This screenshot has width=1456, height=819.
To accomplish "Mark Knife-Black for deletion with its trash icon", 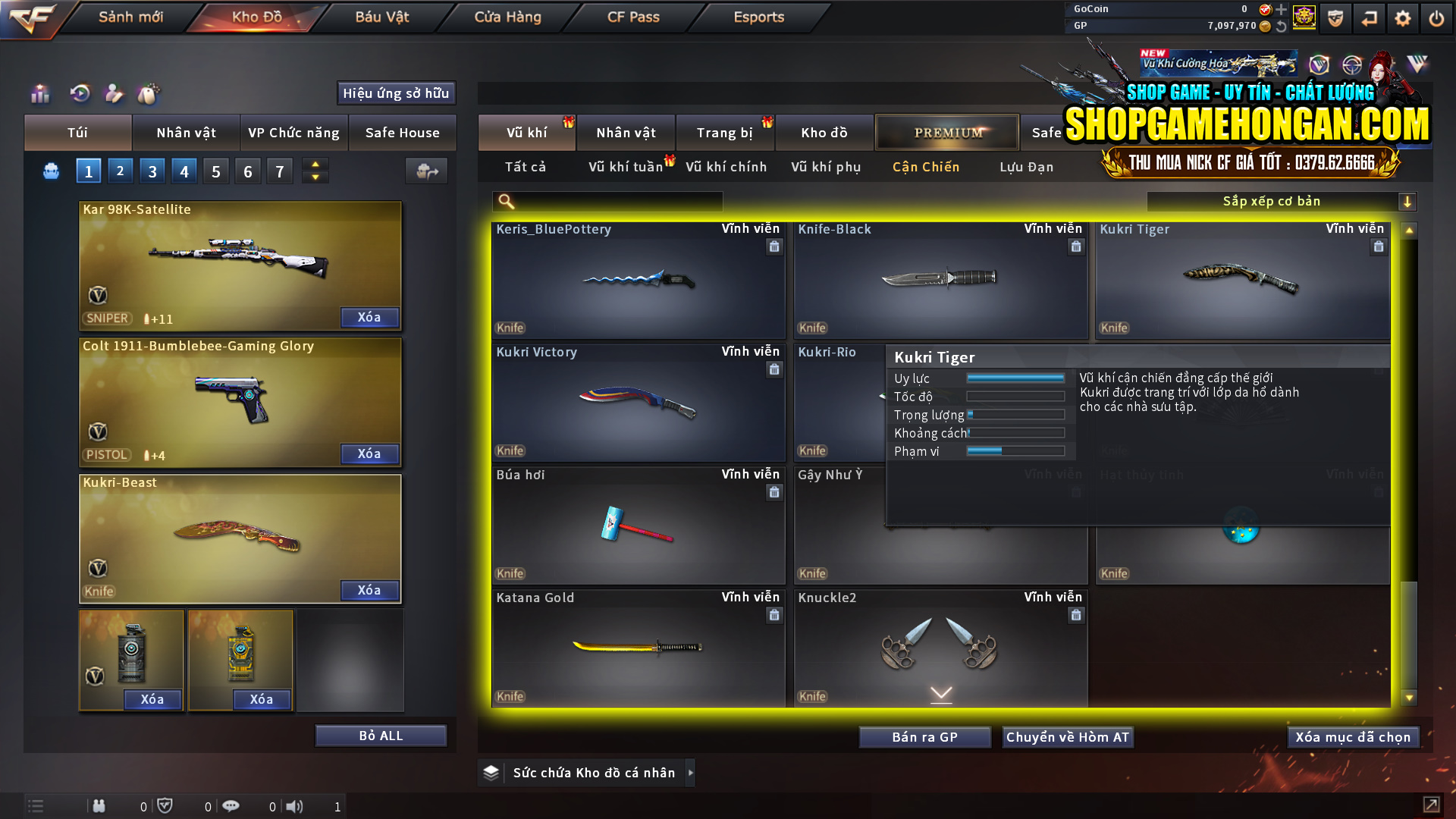I will 1076,246.
